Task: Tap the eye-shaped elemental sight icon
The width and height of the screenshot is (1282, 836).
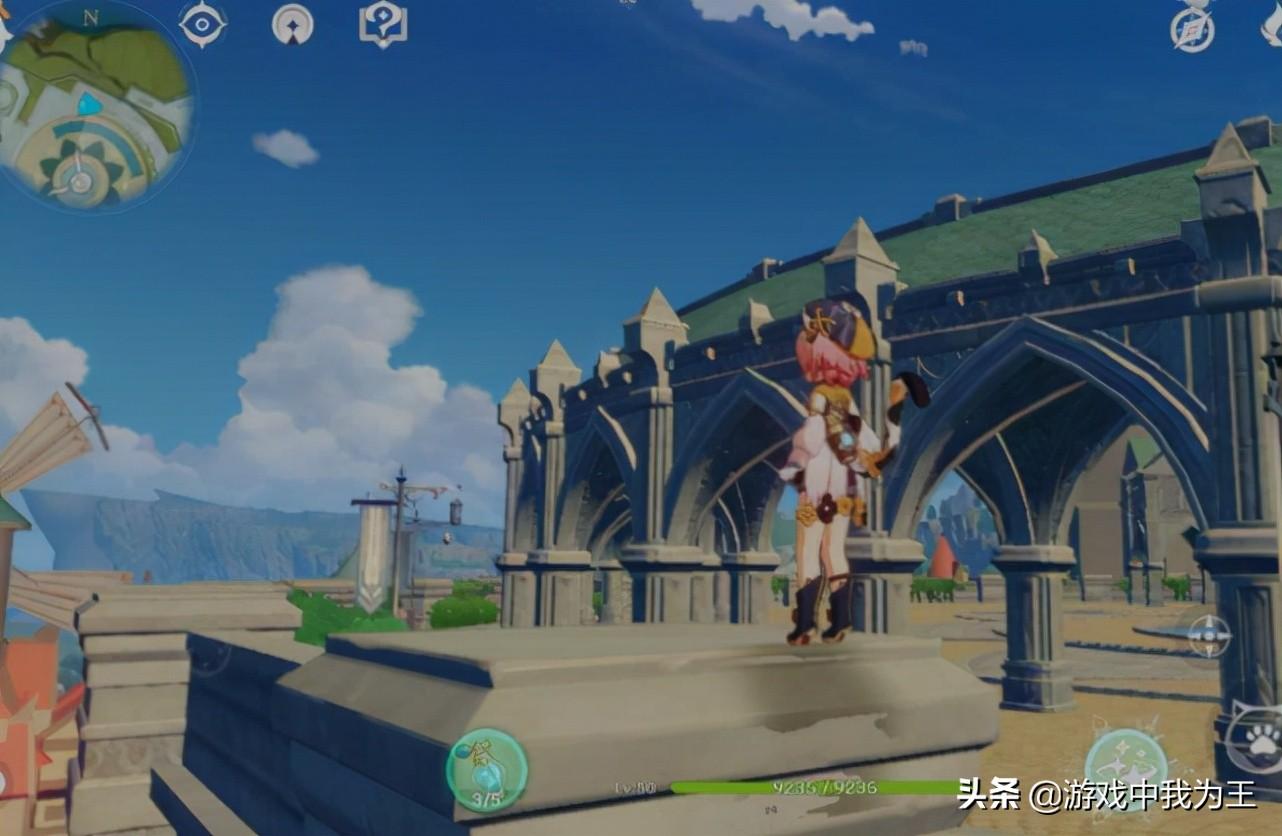Action: click(x=202, y=24)
